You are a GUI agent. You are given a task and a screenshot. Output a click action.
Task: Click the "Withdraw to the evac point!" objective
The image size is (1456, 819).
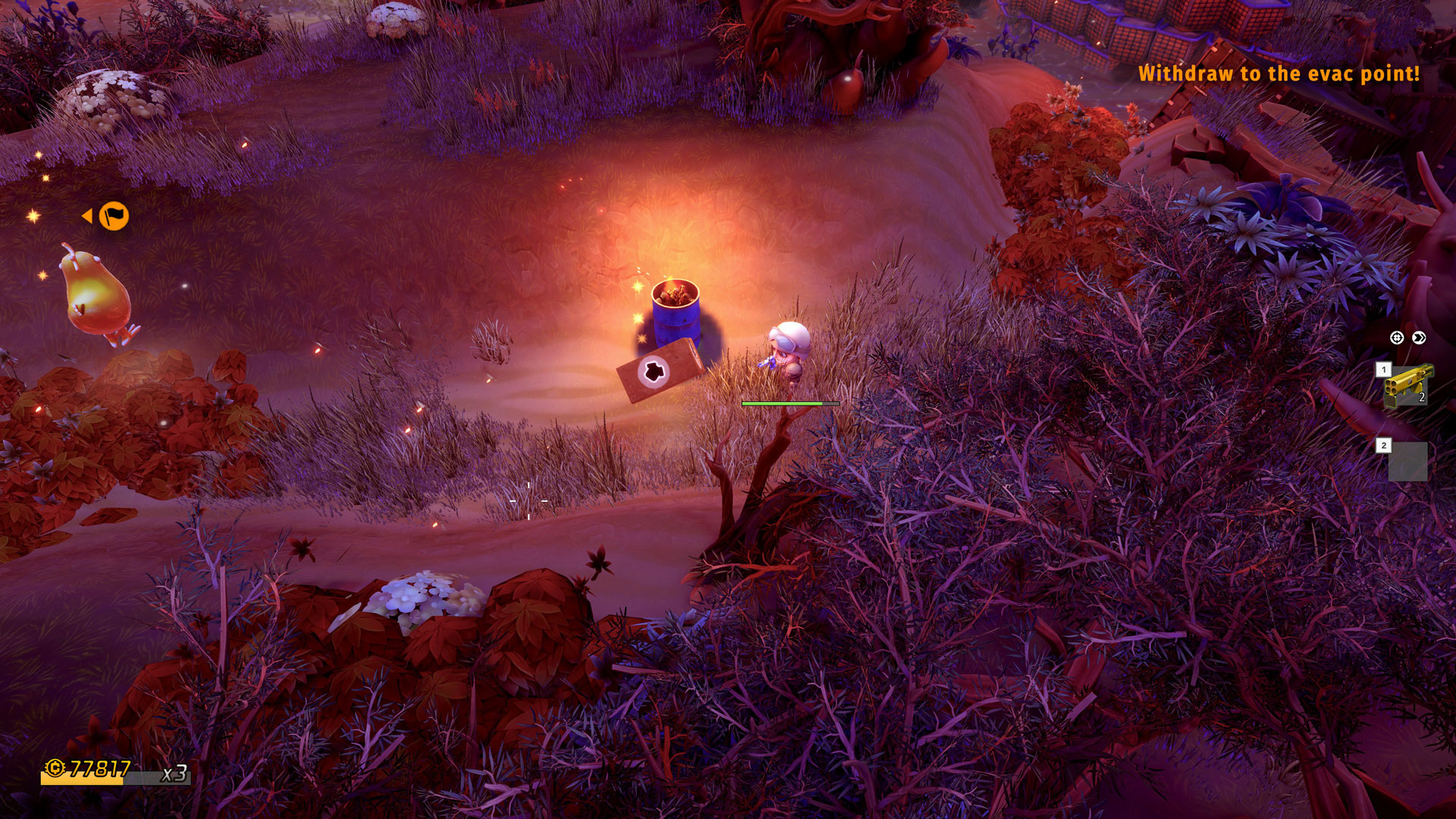click(x=1279, y=74)
